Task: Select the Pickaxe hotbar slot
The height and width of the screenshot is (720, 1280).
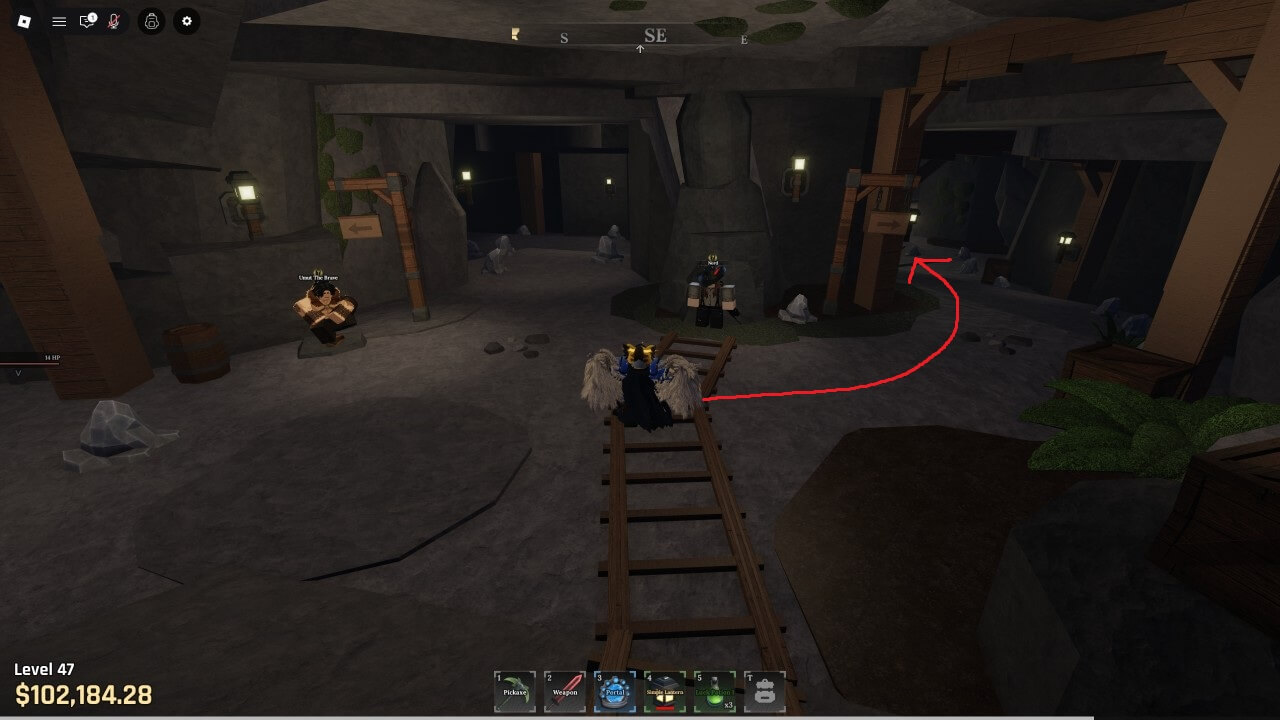Action: pyautogui.click(x=515, y=691)
